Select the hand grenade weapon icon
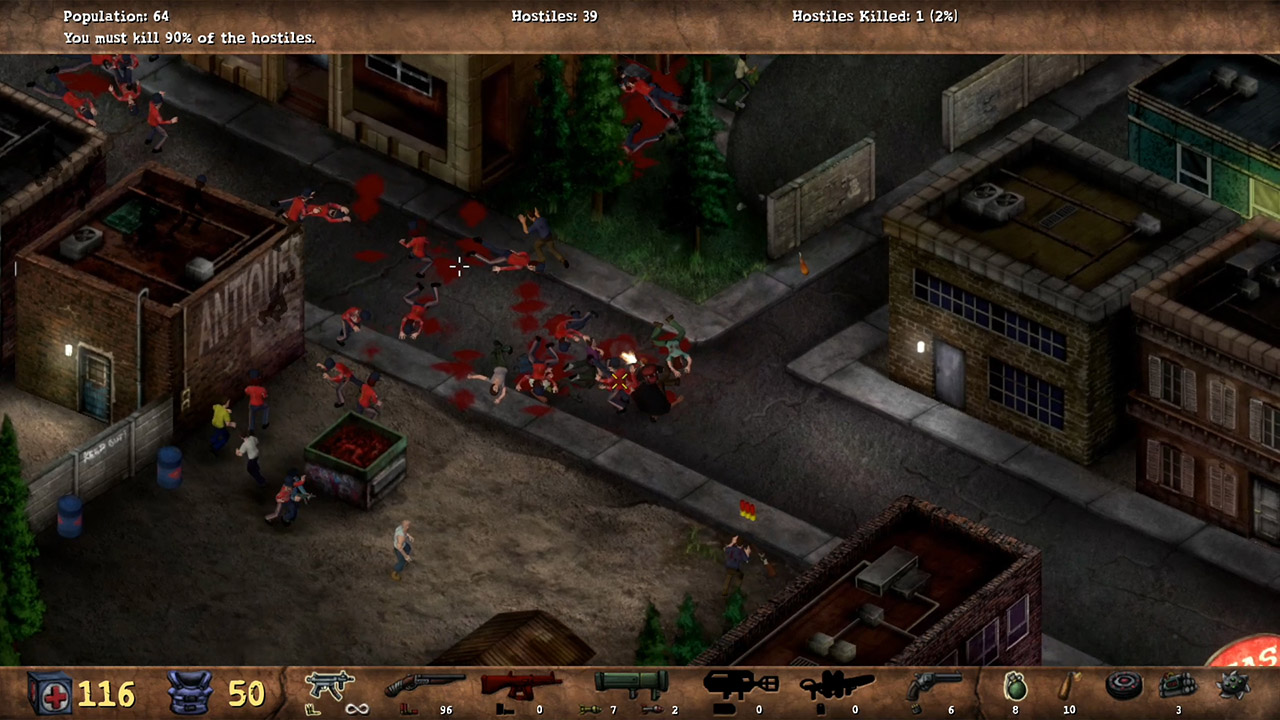Image resolution: width=1280 pixels, height=720 pixels. coord(1013,688)
